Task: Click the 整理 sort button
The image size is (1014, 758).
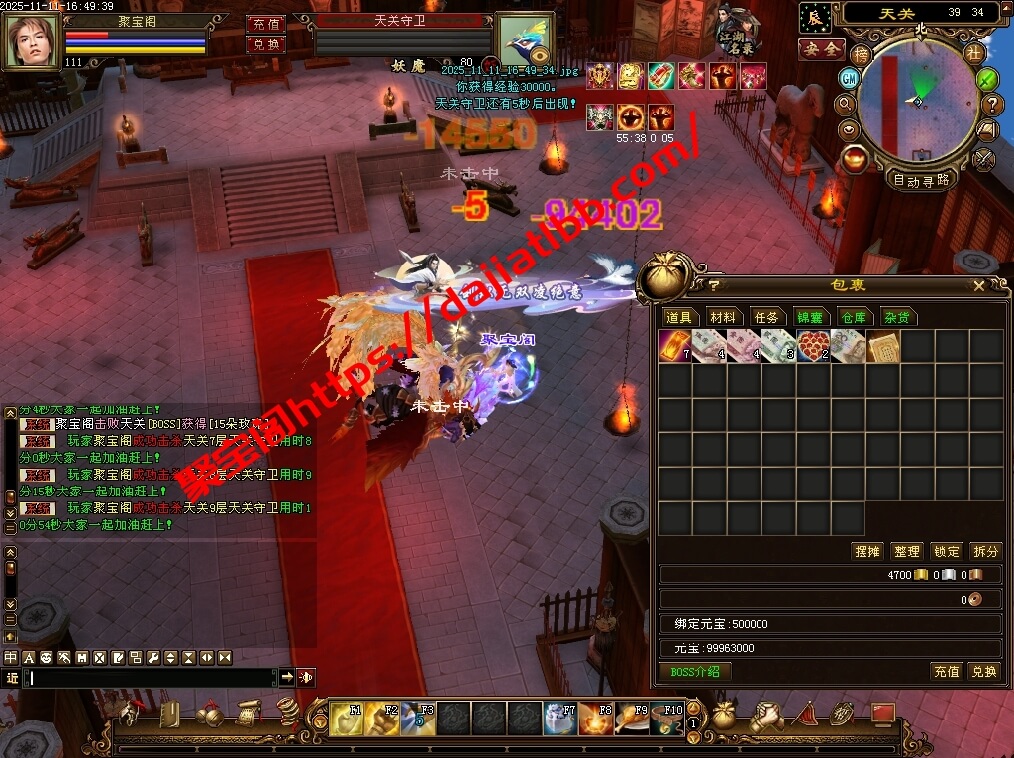Action: coord(906,551)
